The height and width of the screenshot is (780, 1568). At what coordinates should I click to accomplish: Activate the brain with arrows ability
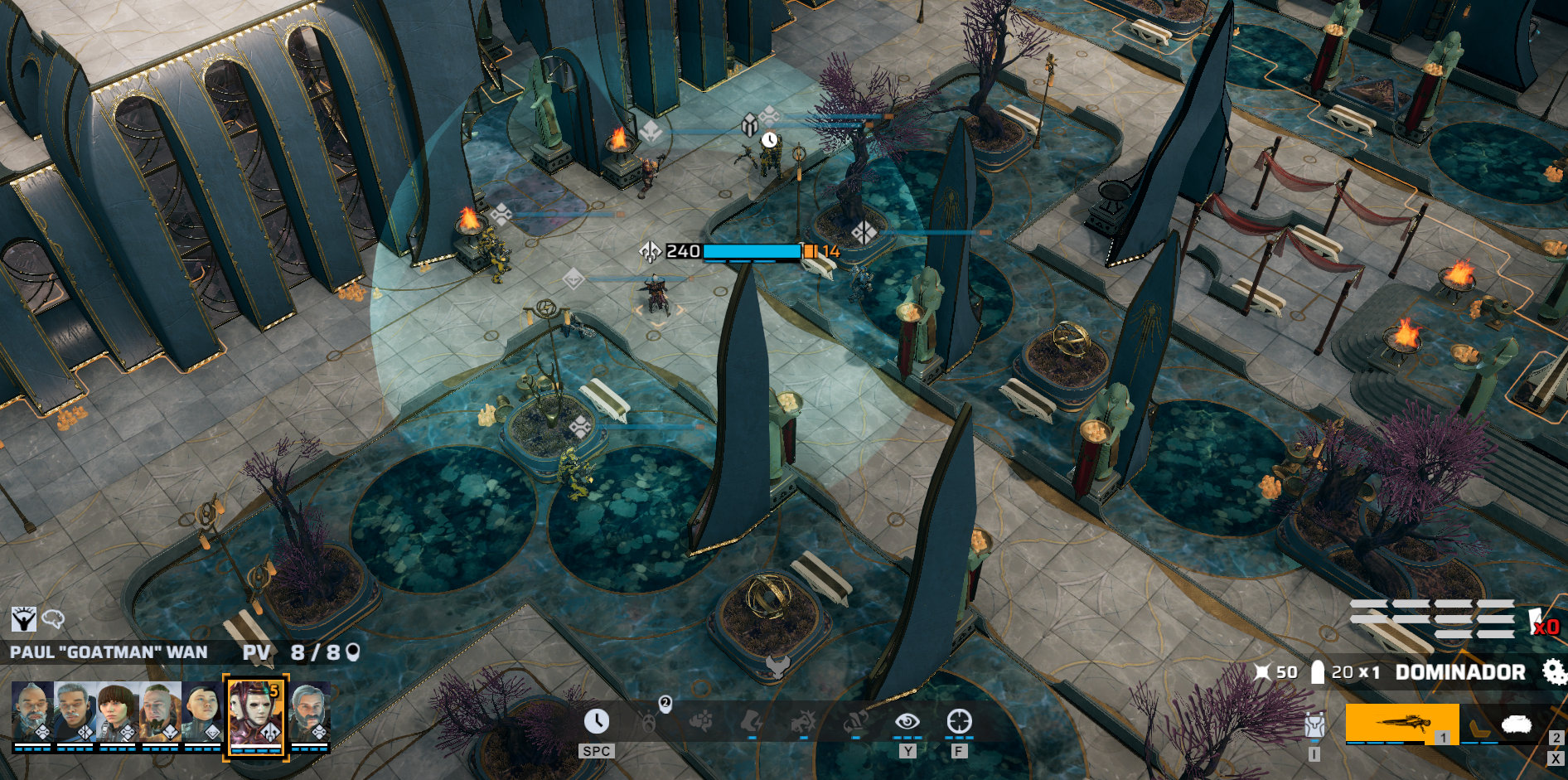coord(701,721)
